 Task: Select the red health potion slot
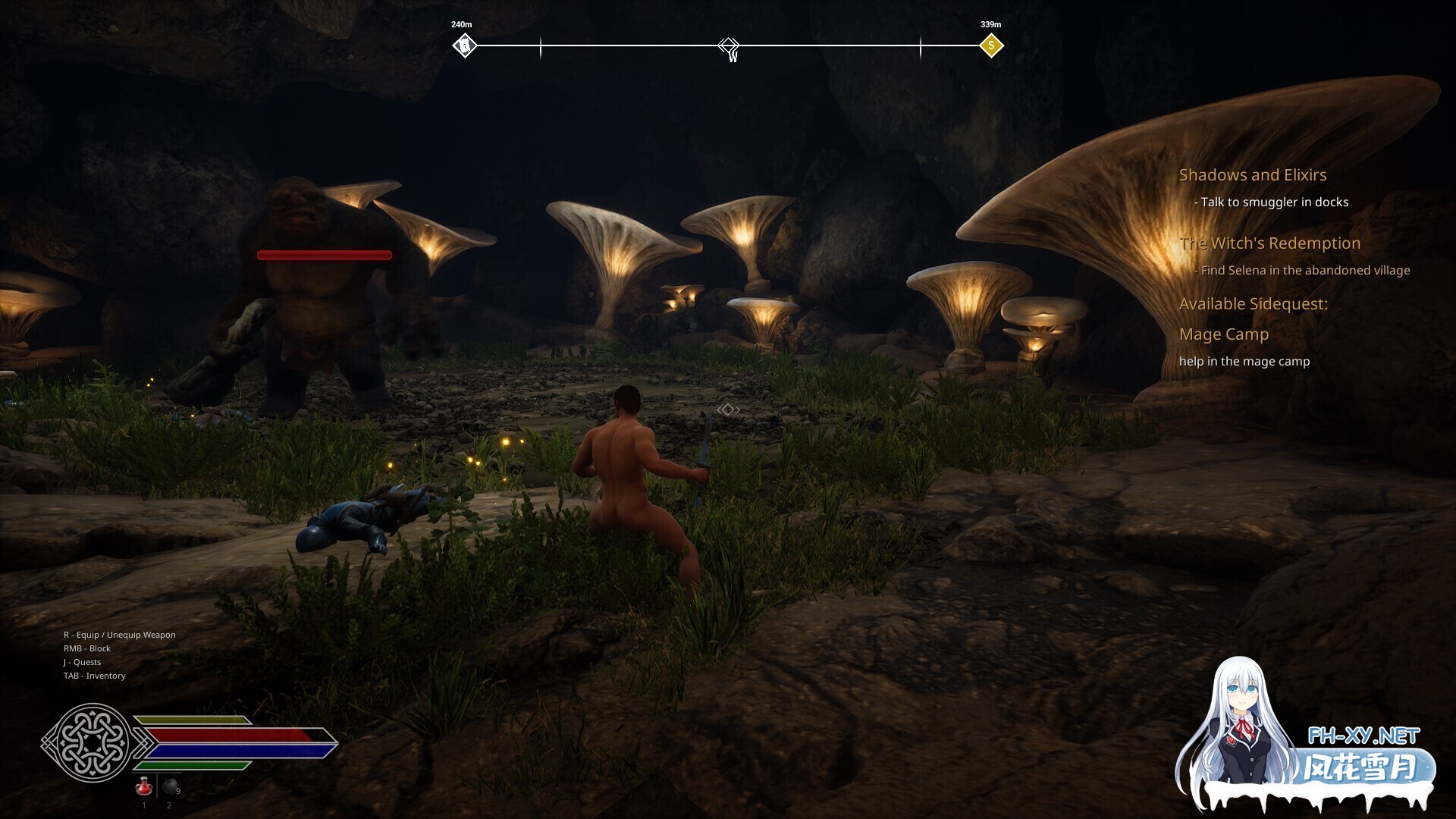tap(144, 787)
